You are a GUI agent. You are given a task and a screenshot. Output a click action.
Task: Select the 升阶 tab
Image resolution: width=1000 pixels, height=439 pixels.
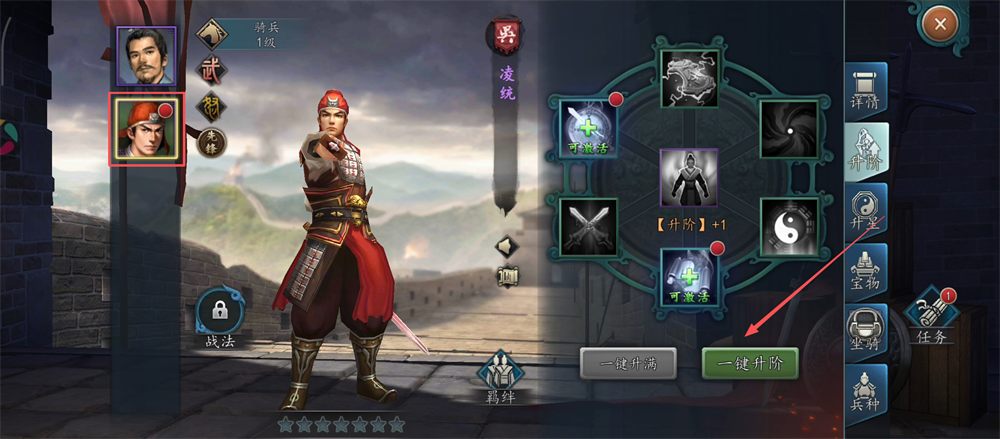click(x=865, y=150)
